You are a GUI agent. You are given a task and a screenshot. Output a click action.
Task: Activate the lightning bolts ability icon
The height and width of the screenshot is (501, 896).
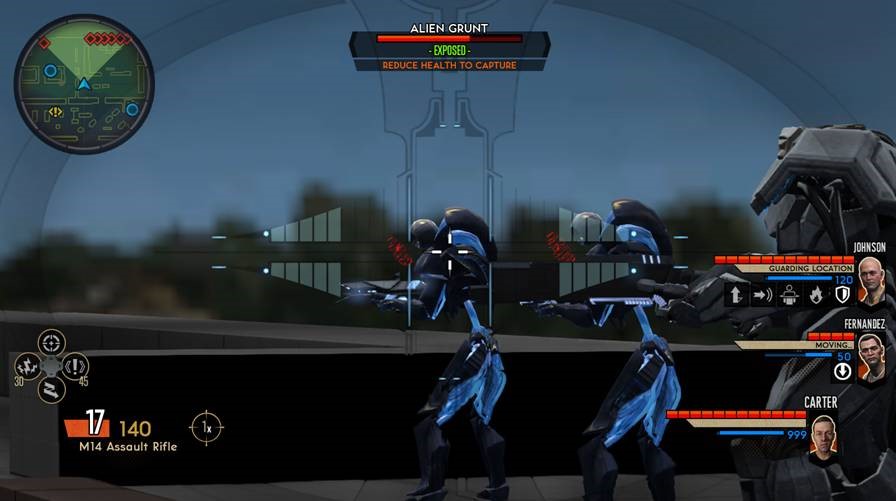click(29, 366)
